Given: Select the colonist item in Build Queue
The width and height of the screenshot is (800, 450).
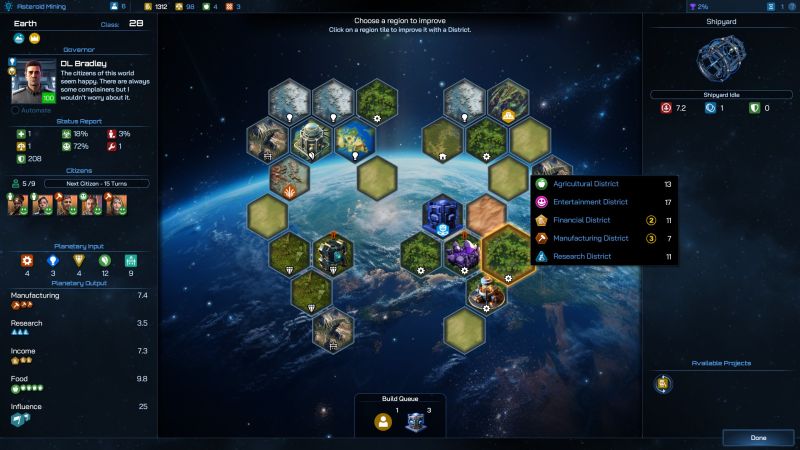Looking at the screenshot, I should pyautogui.click(x=383, y=421).
